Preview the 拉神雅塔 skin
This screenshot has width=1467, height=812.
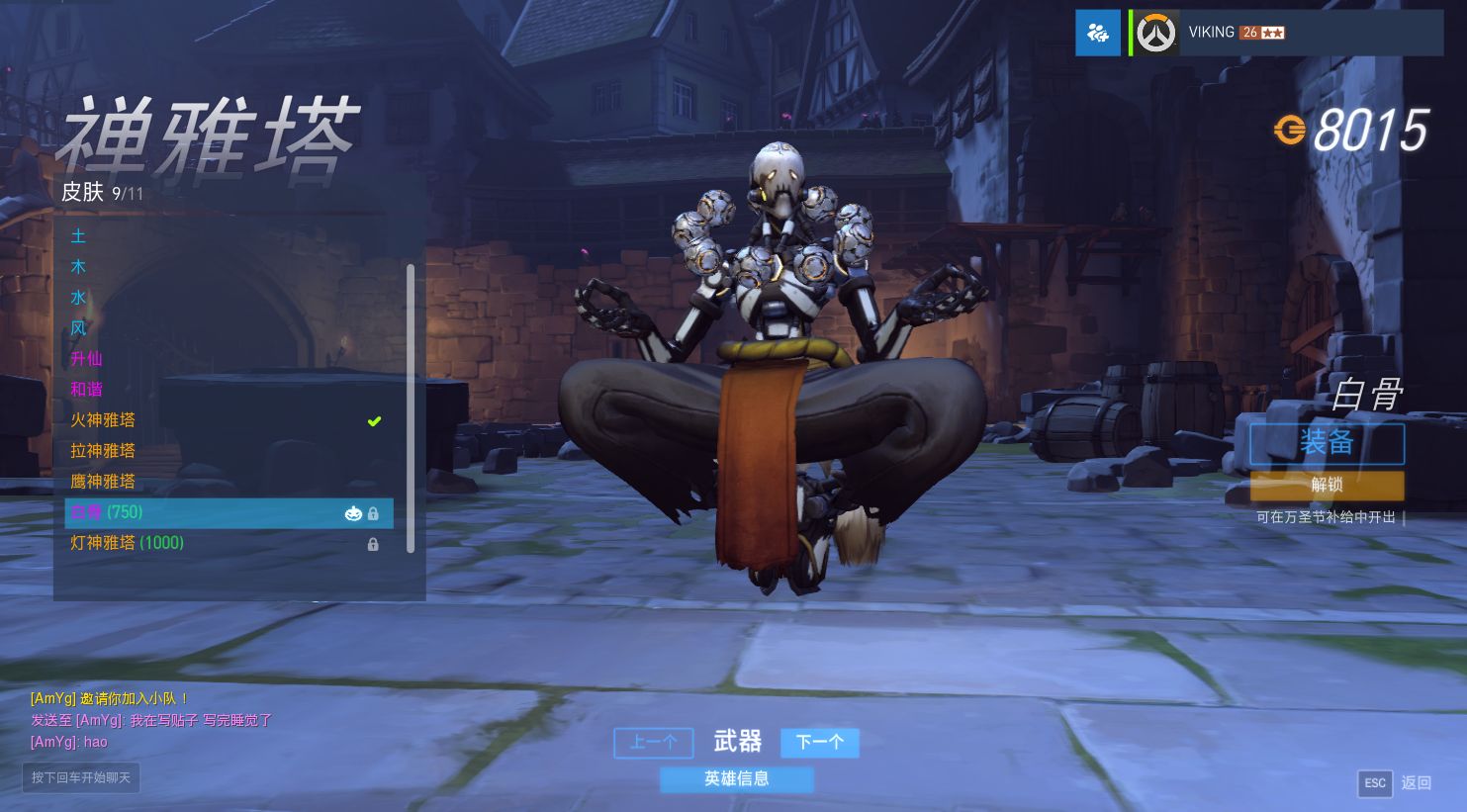[x=103, y=451]
